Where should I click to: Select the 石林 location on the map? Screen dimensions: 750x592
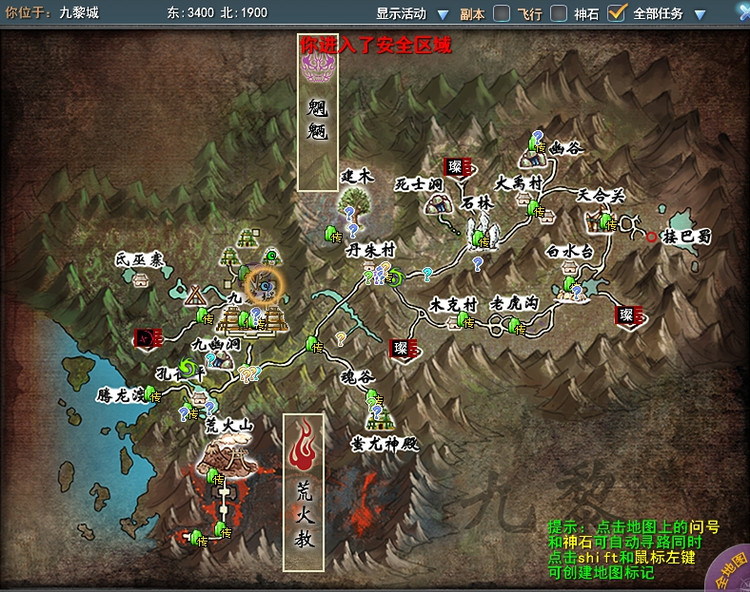tap(482, 232)
